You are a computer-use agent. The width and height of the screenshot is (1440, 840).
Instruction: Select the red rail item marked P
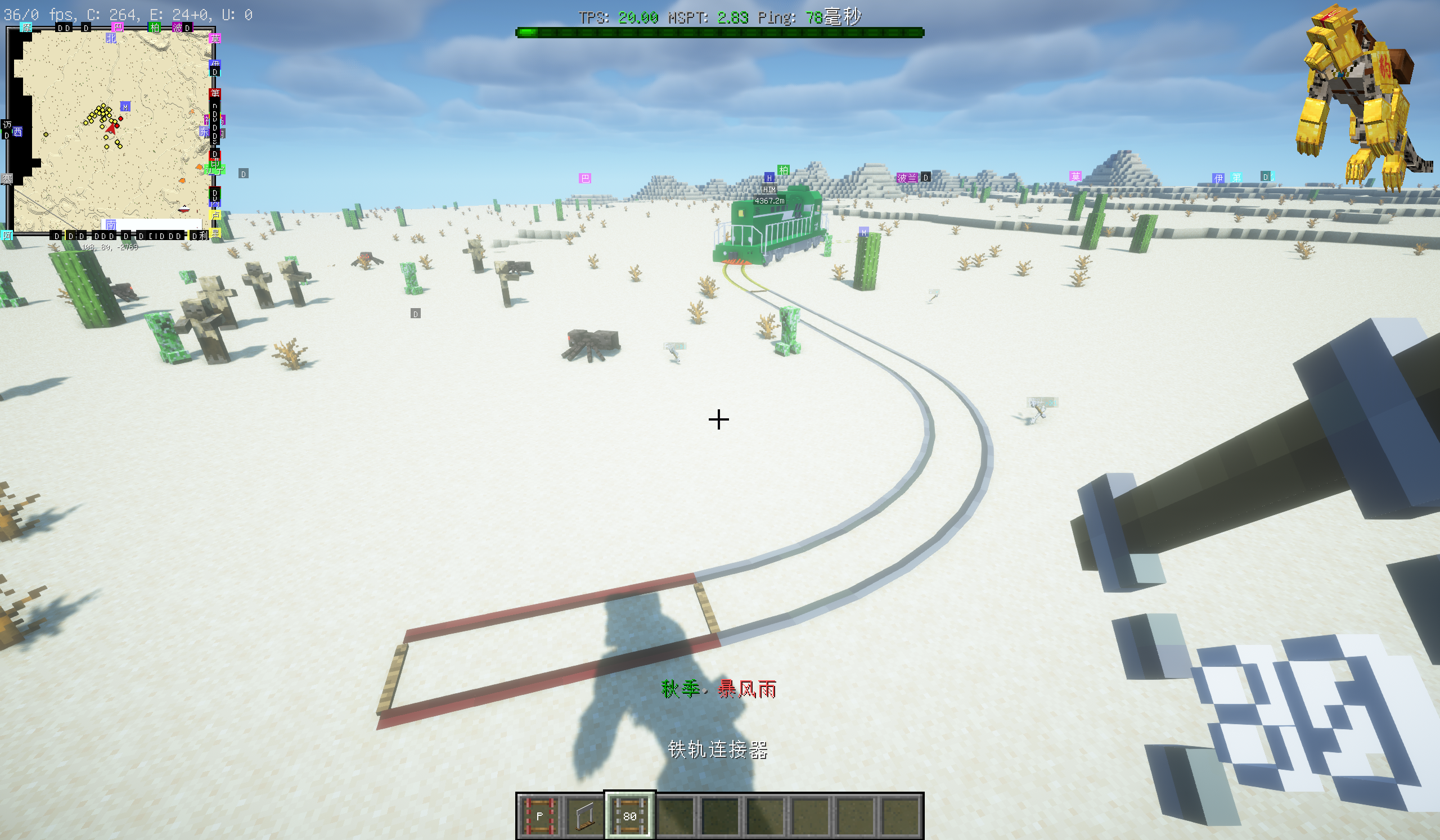539,816
